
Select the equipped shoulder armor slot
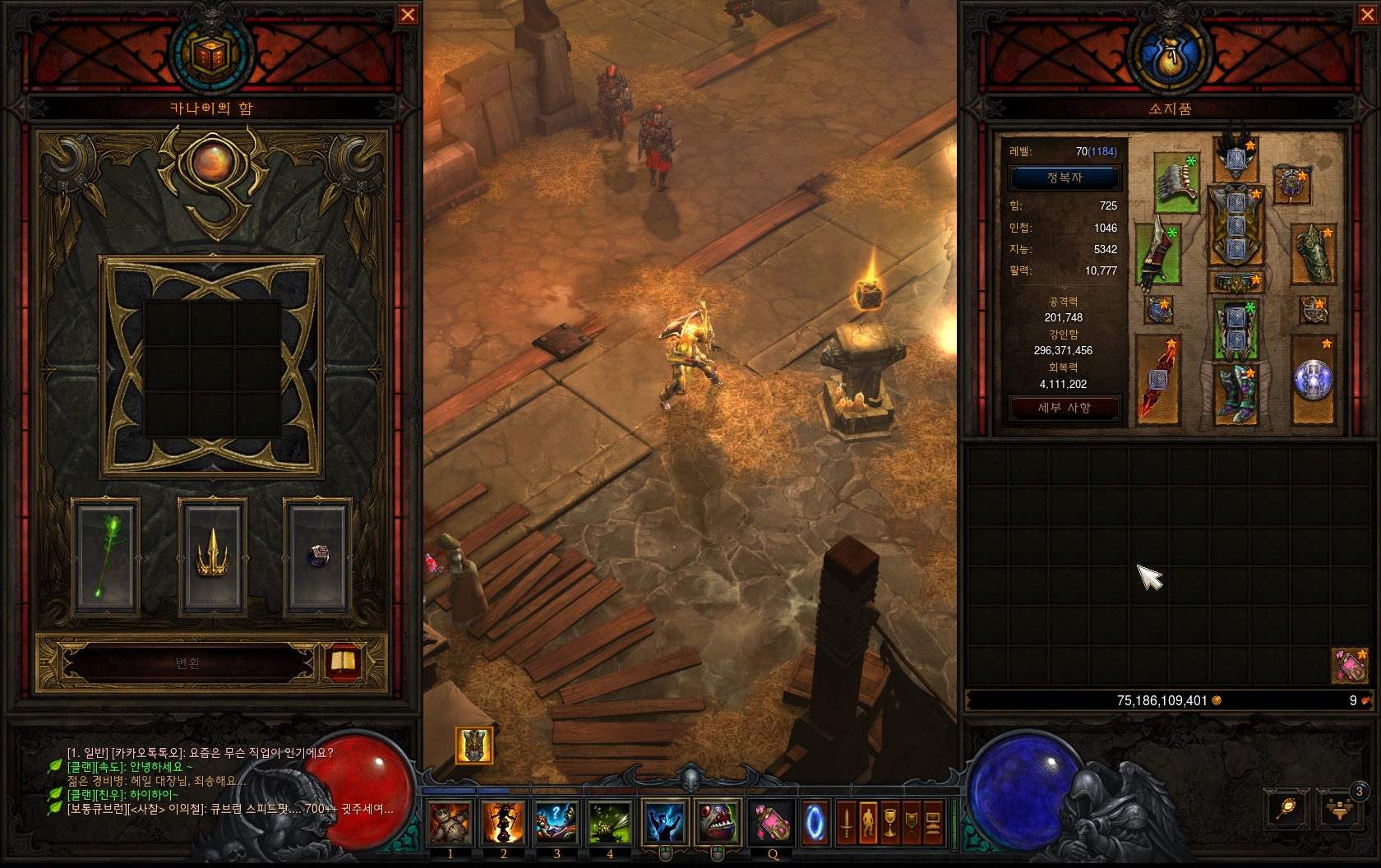tap(1176, 181)
